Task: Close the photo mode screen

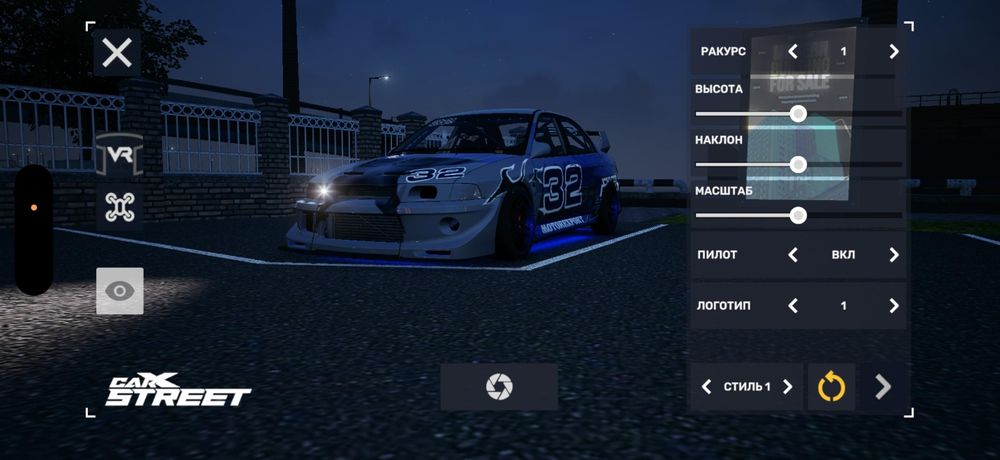Action: [117, 52]
